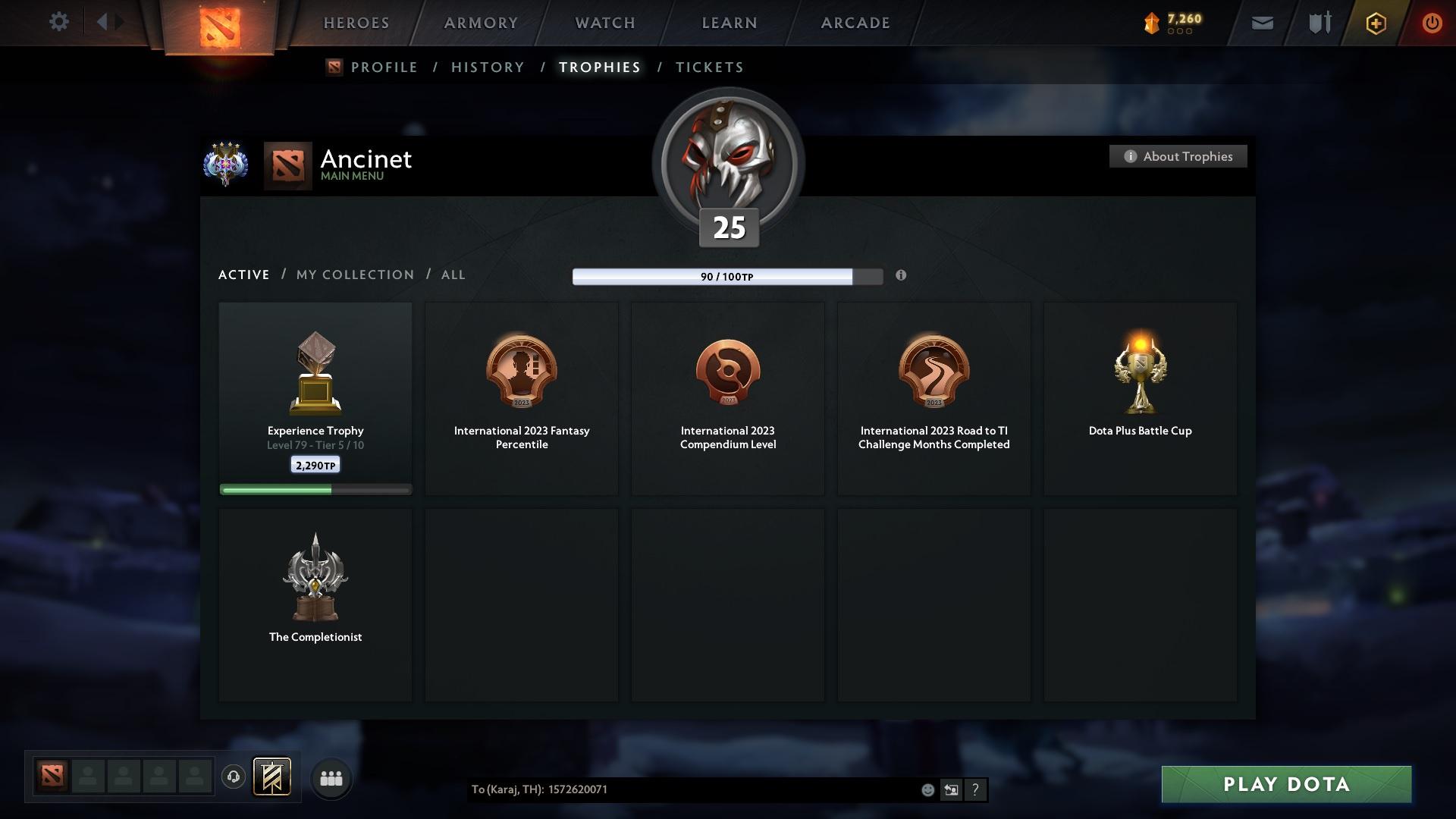This screenshot has width=1456, height=819.
Task: Open the friends list icon near chat
Action: (331, 777)
